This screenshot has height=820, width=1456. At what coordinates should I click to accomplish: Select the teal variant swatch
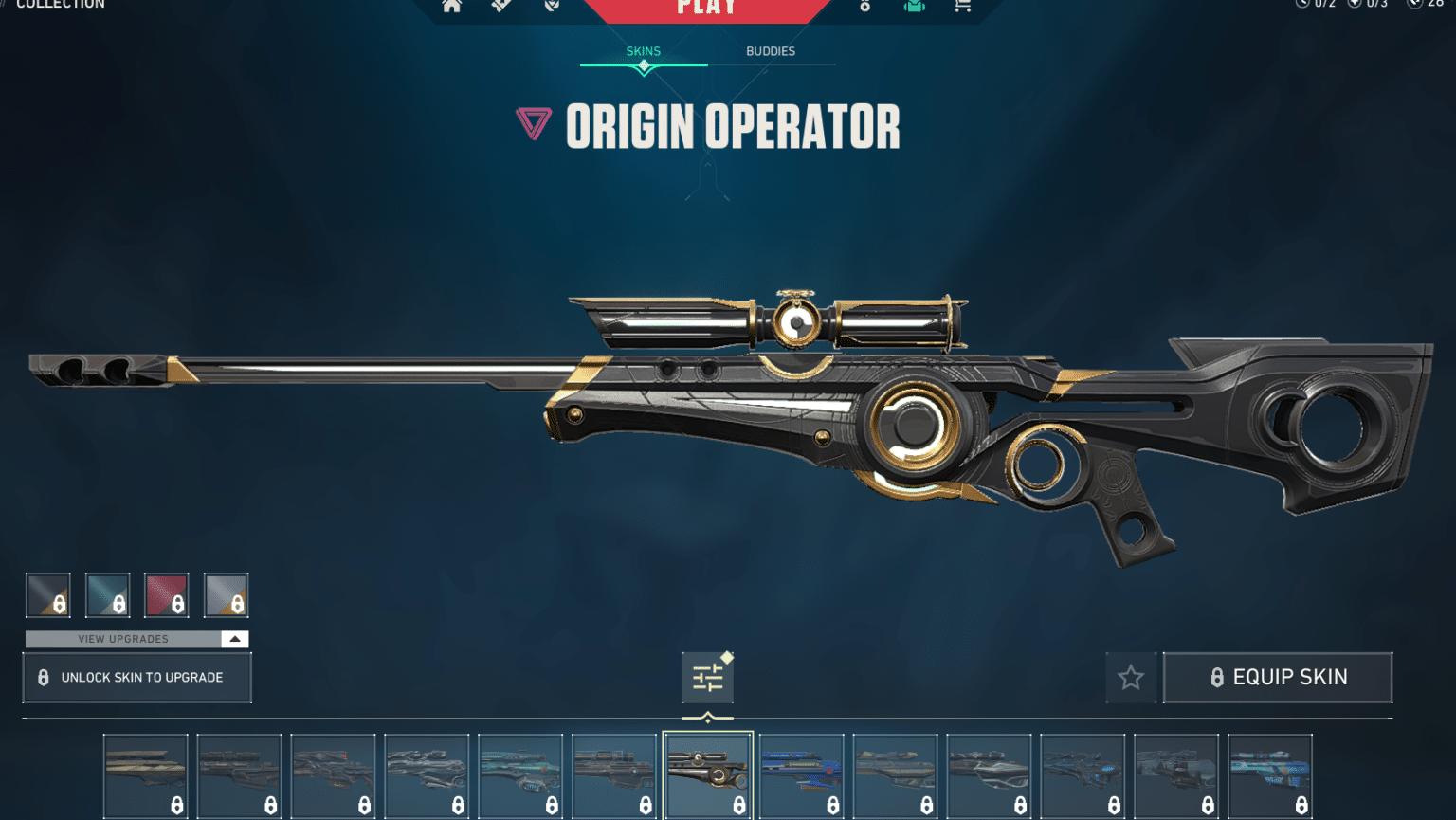tap(107, 594)
